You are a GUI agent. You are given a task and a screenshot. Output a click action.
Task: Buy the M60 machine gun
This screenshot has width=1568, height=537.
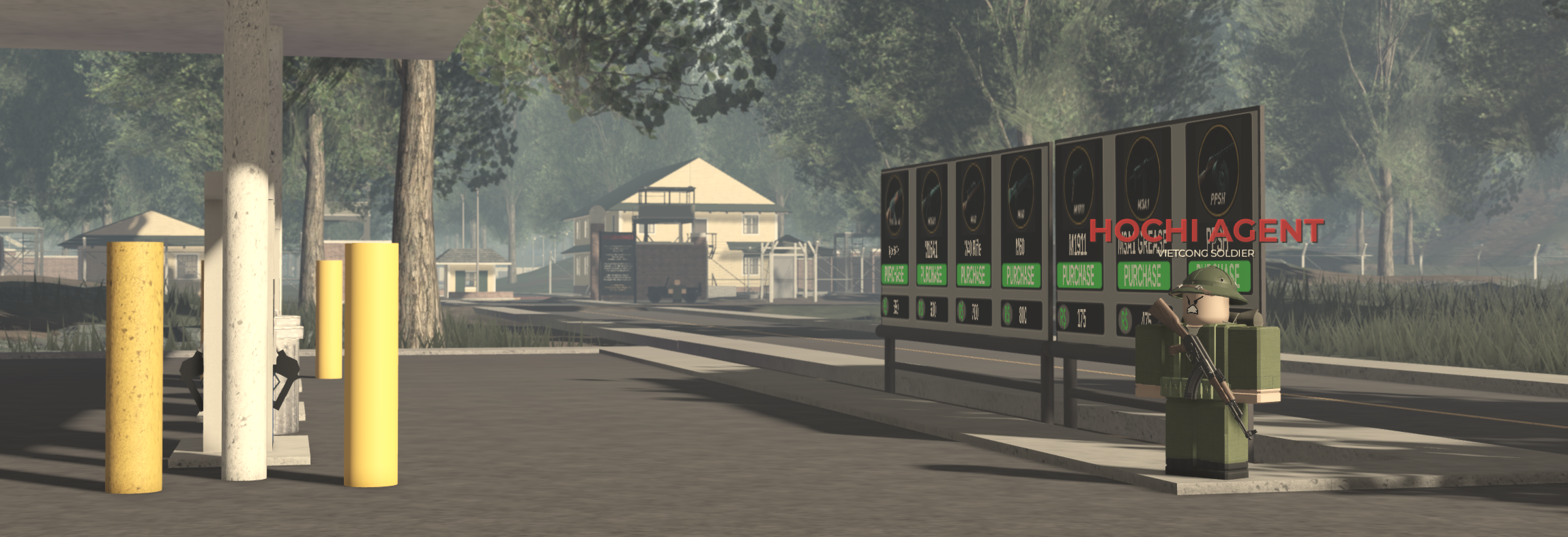(1021, 274)
